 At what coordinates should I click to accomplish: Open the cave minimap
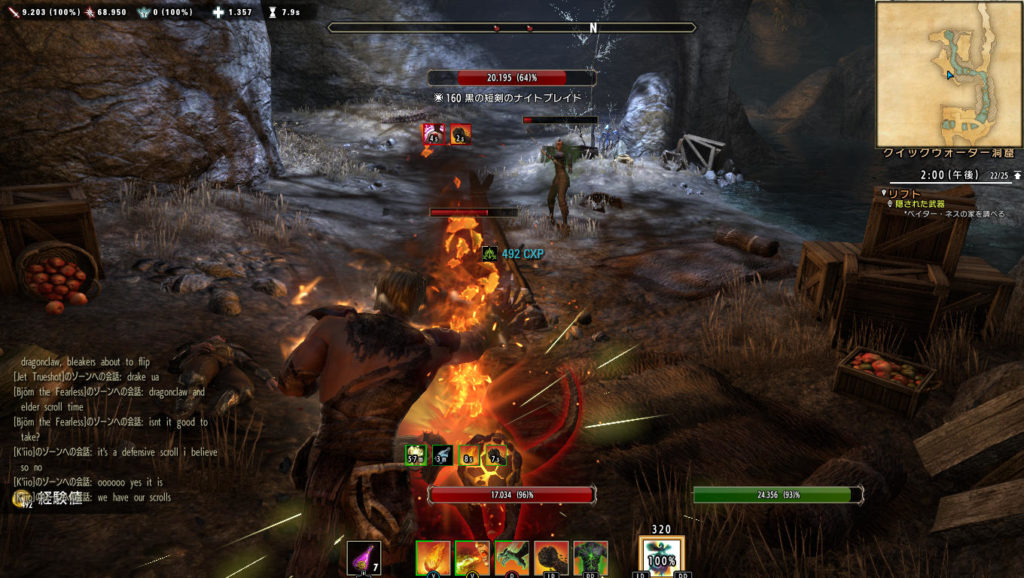coord(948,73)
